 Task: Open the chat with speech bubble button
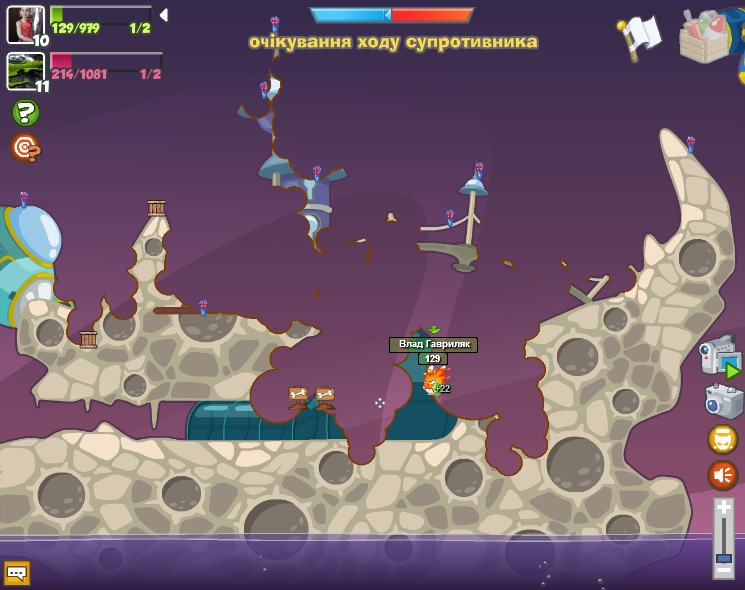pos(17,573)
